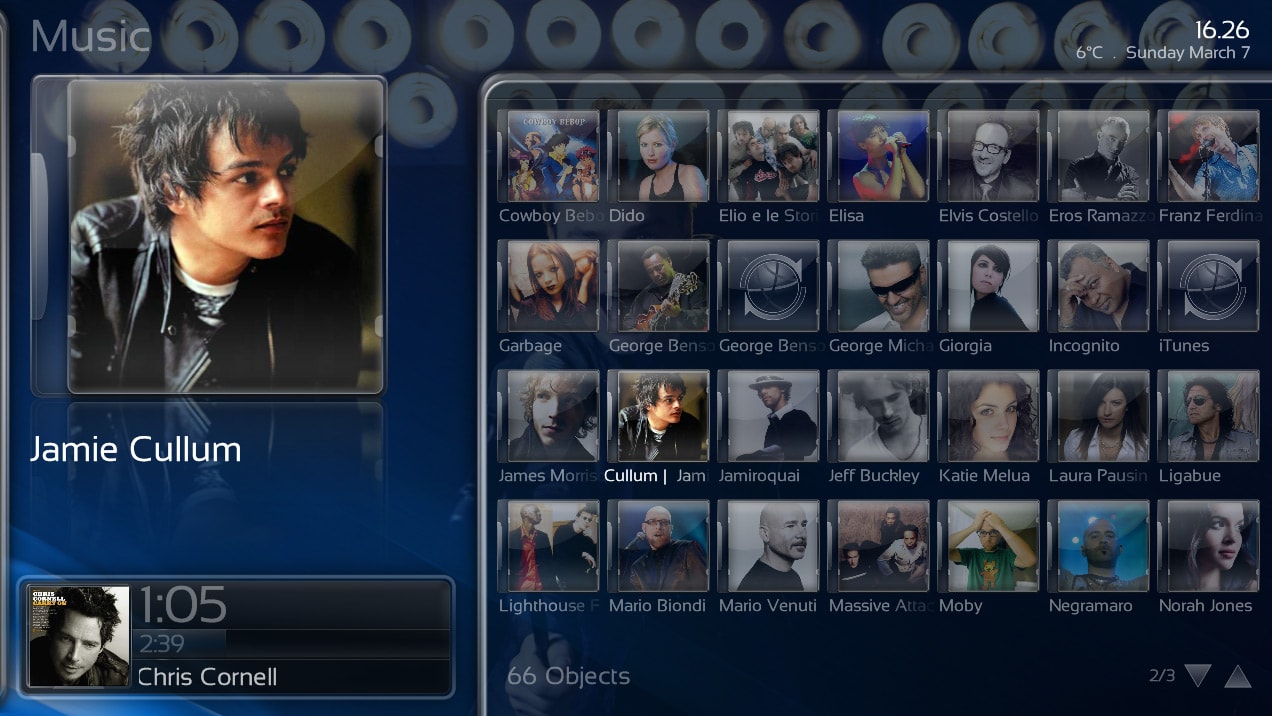
Task: Select the Katie Melua thumbnail
Action: pyautogui.click(x=993, y=416)
